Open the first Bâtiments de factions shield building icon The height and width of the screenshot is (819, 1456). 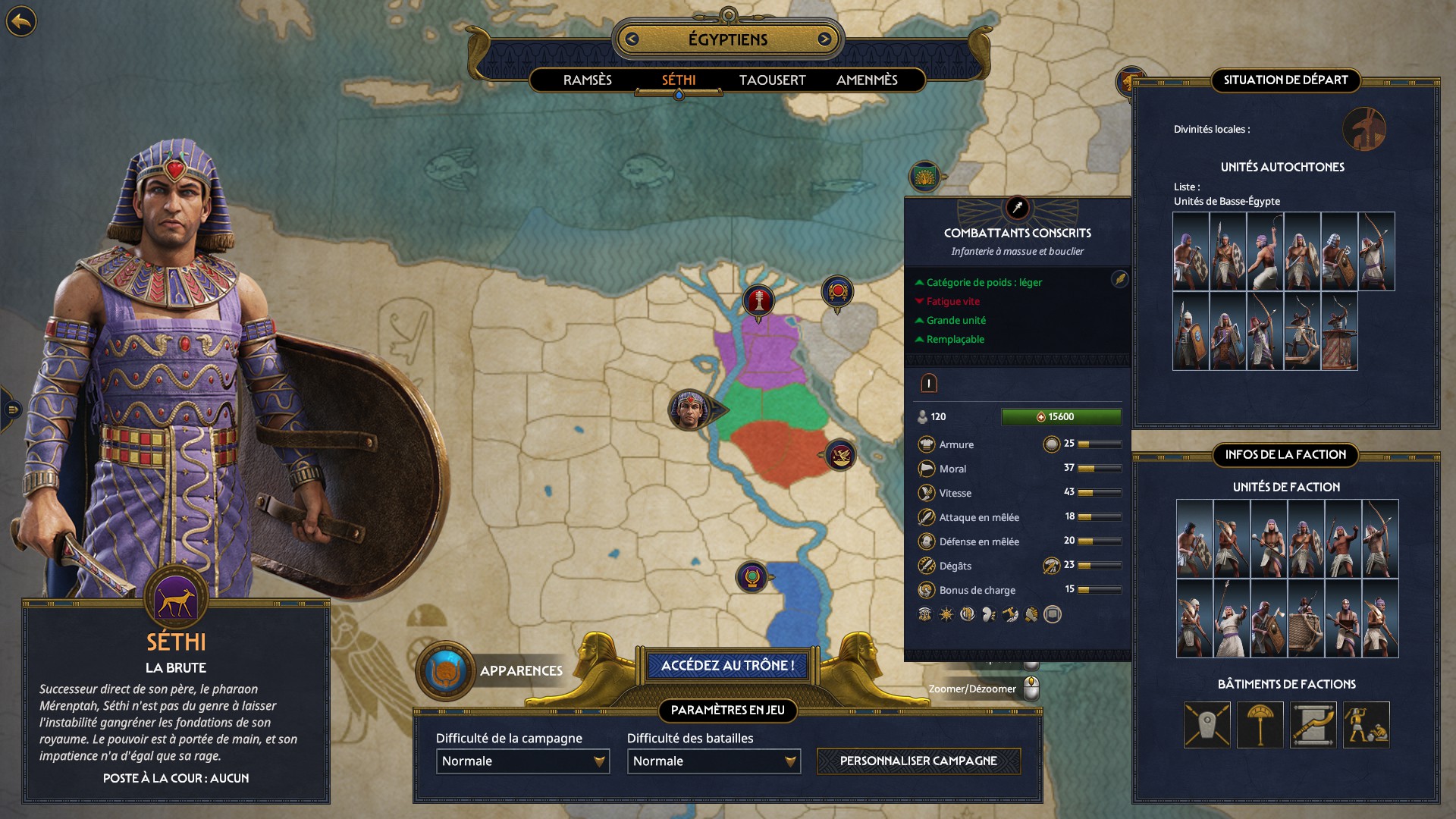tap(1208, 726)
